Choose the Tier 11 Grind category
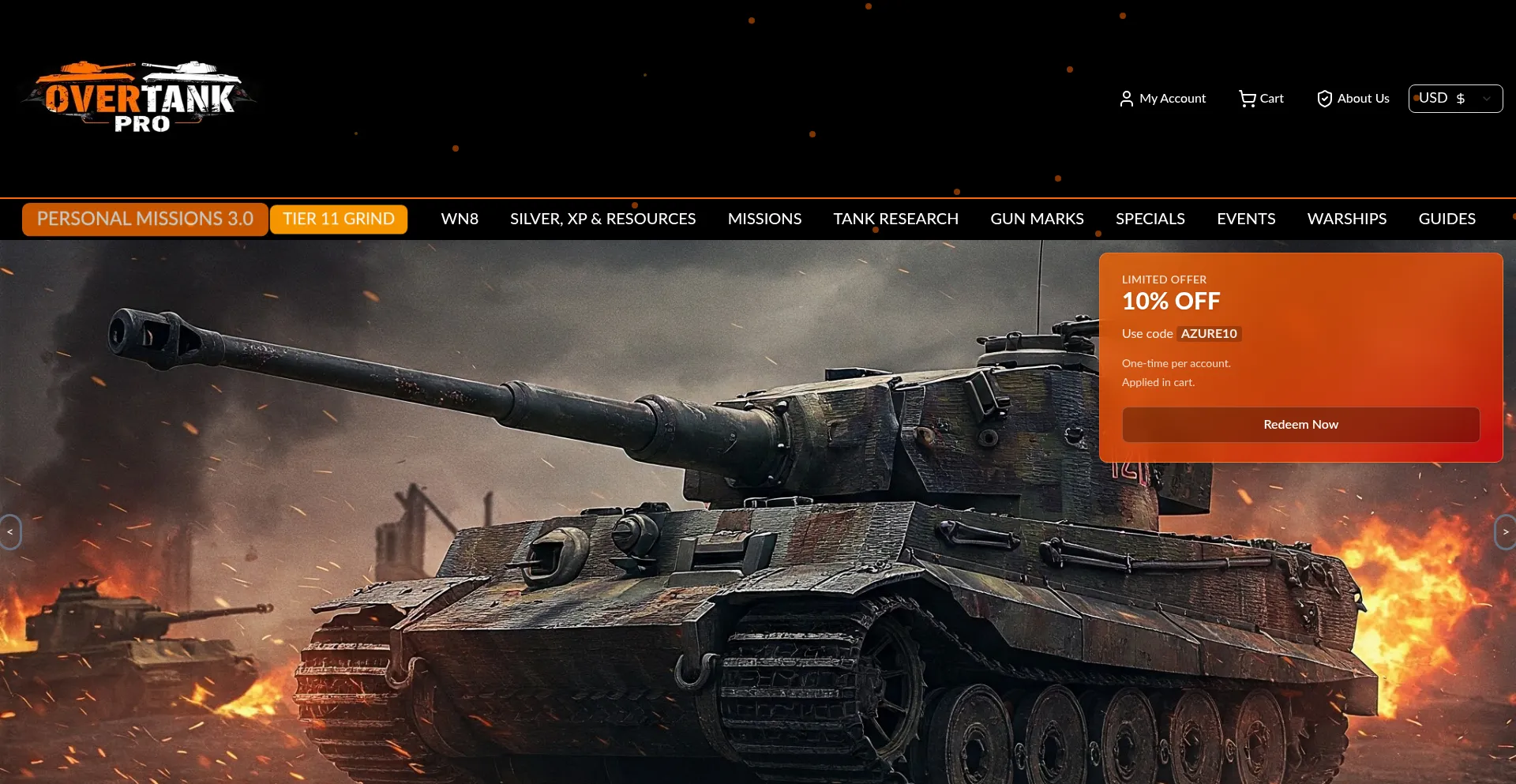This screenshot has width=1516, height=784. click(339, 219)
